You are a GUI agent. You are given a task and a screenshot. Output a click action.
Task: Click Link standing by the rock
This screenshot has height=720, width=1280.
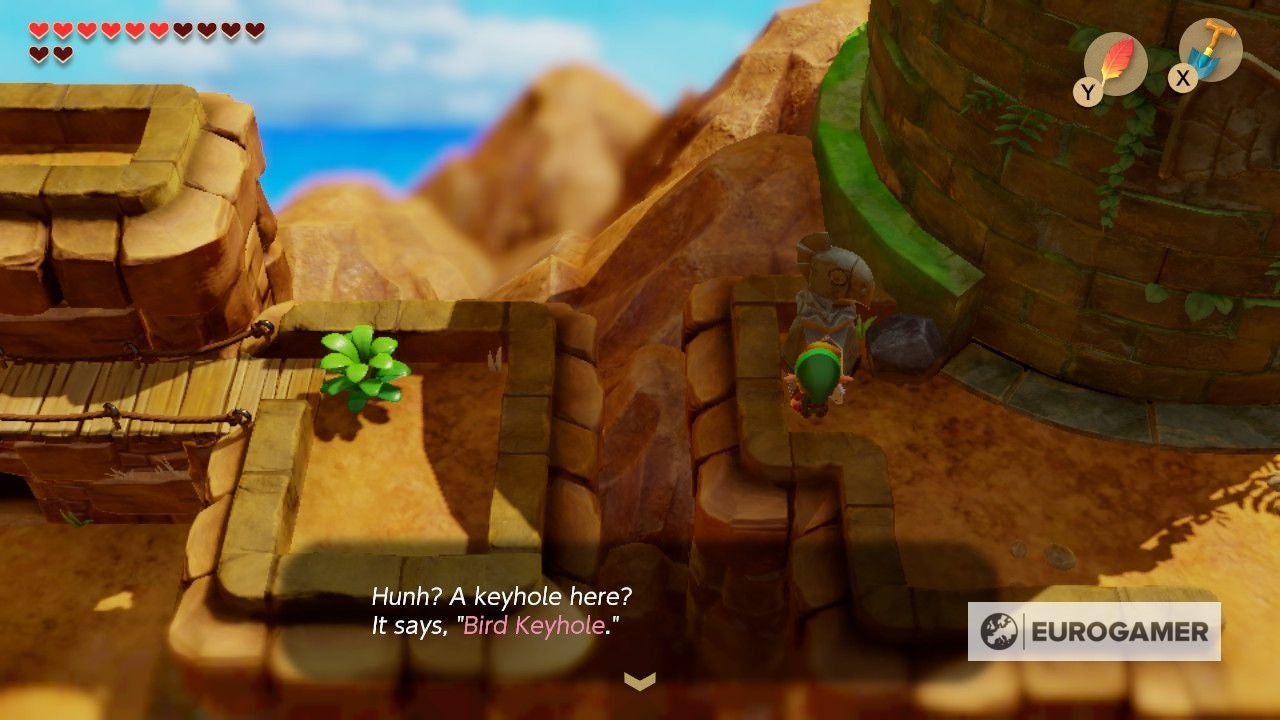(x=820, y=370)
